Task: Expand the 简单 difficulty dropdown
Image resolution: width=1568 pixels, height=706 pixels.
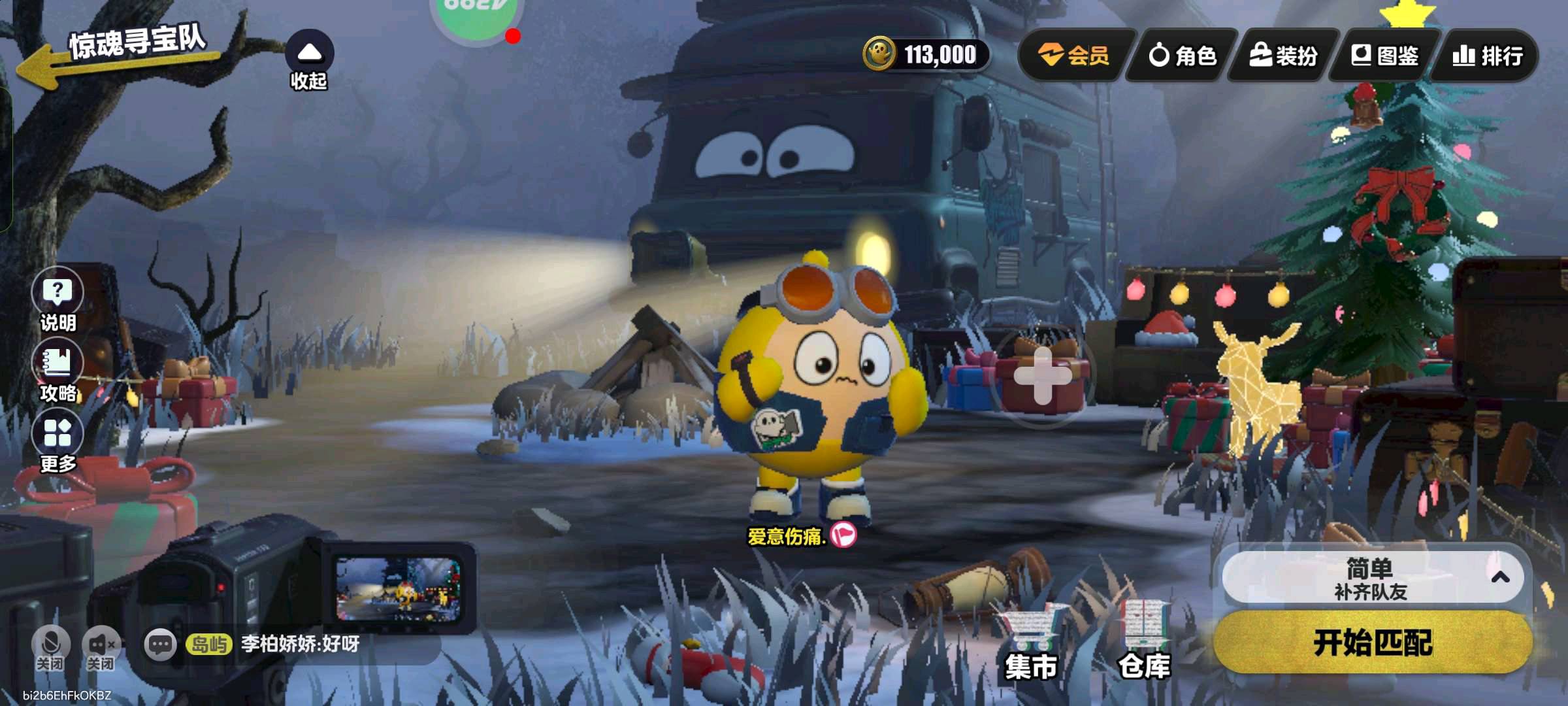Action: pos(1372,578)
